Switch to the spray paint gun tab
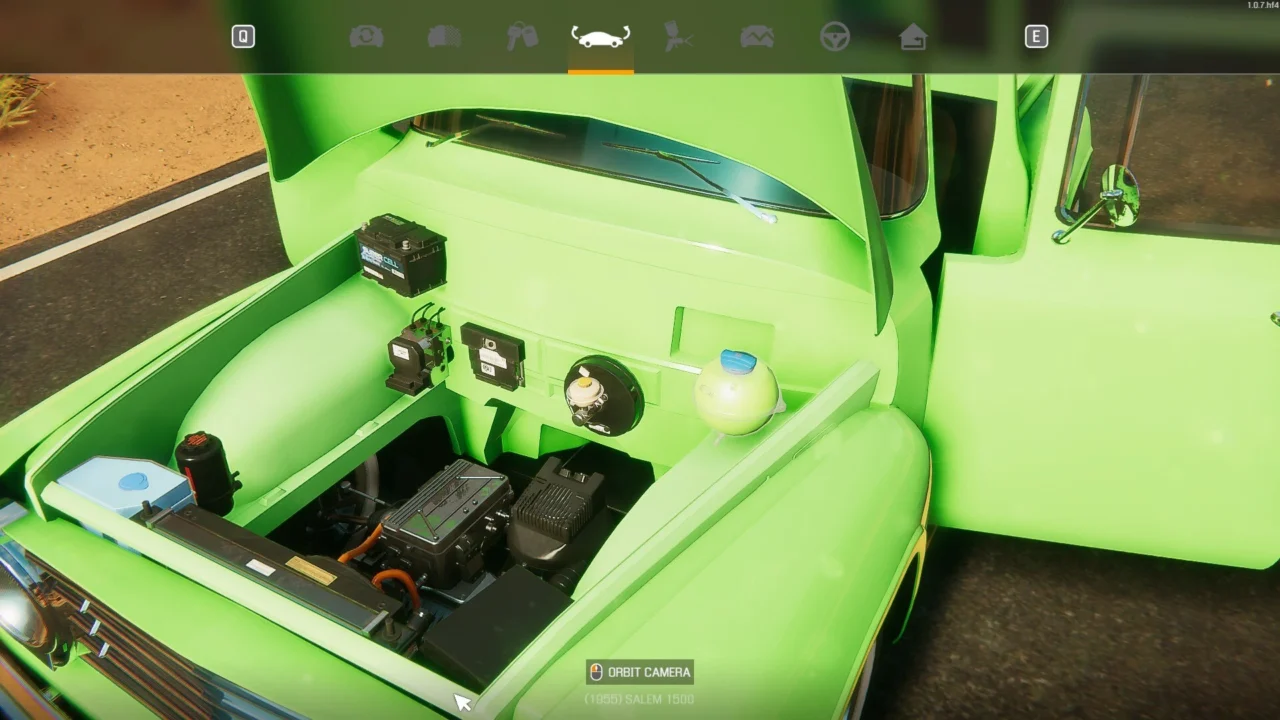 point(679,37)
